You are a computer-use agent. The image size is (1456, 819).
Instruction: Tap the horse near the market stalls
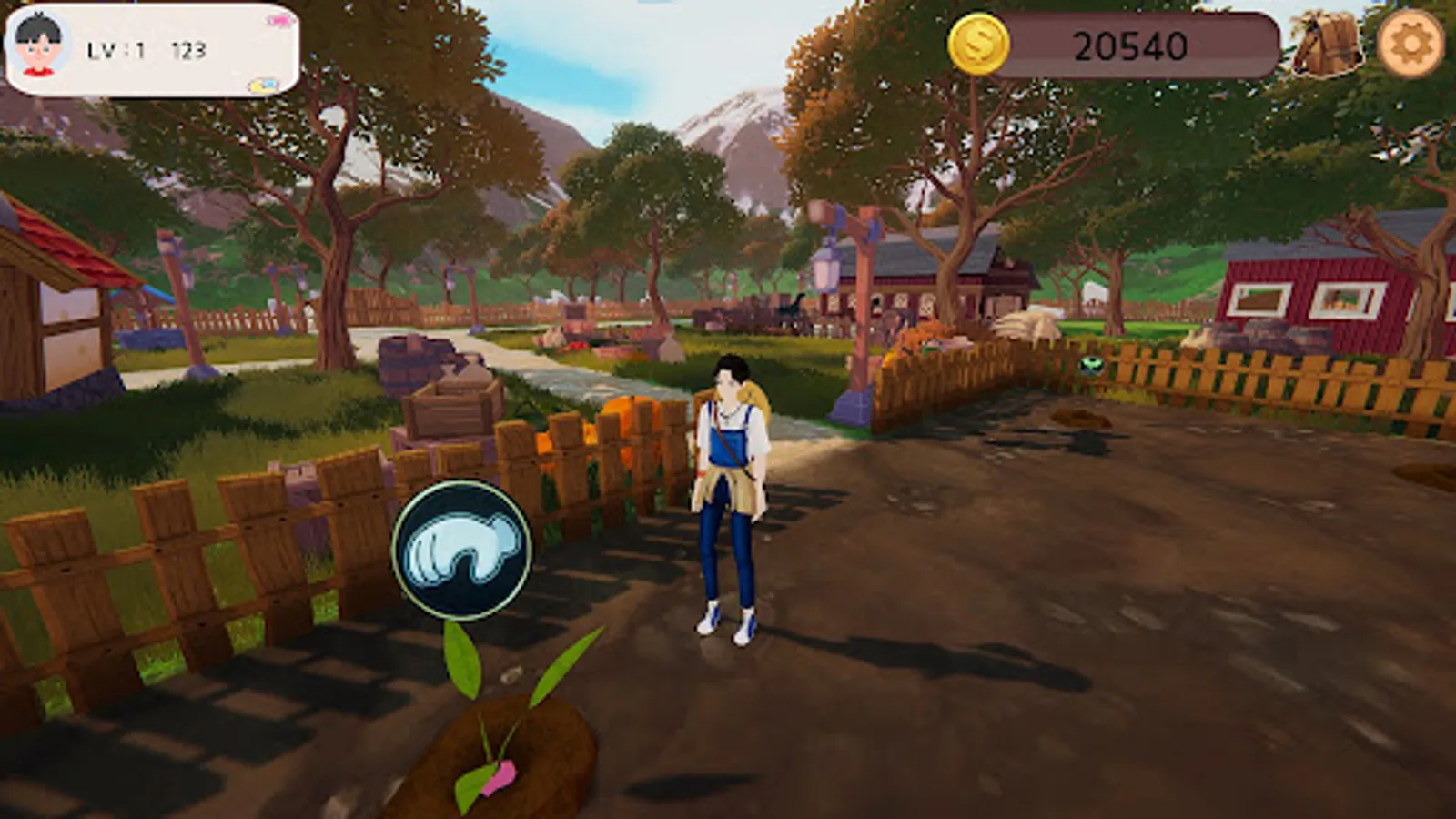click(790, 308)
